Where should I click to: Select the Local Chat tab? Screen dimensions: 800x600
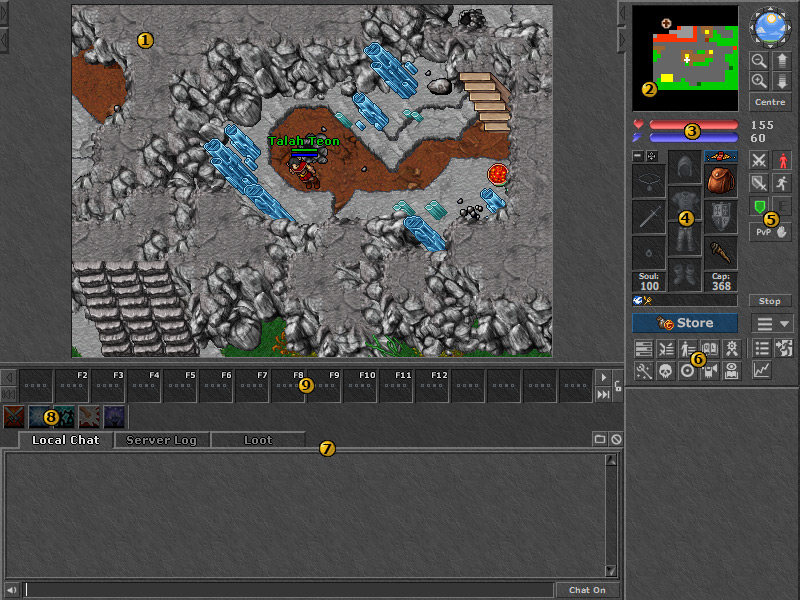click(x=65, y=440)
